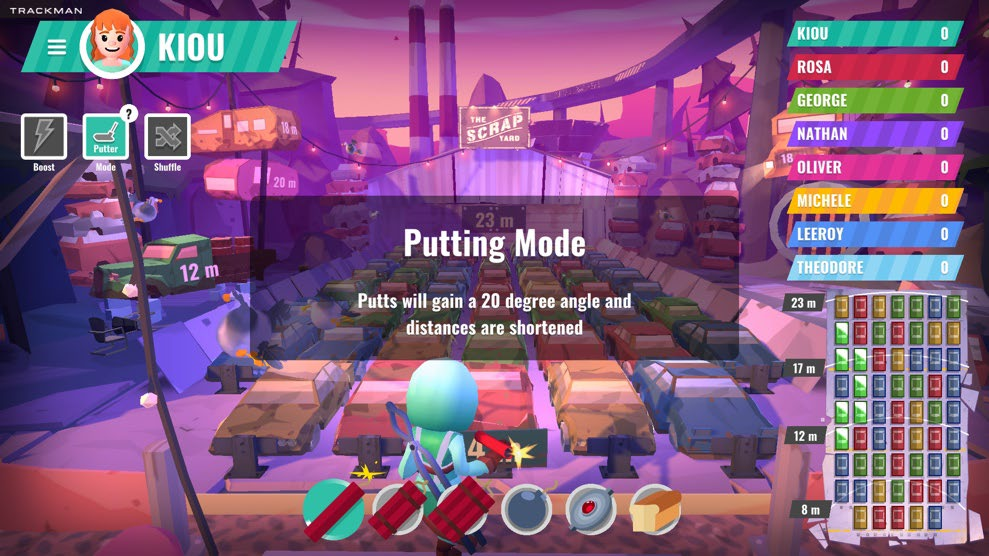Select the red-eyed mine item
The height and width of the screenshot is (556, 989).
coord(590,508)
